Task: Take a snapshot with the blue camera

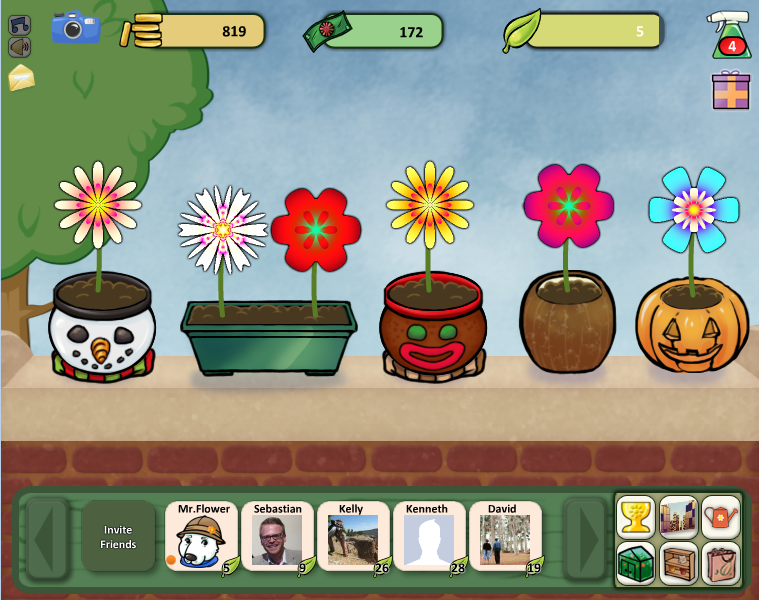Action: 76,29
